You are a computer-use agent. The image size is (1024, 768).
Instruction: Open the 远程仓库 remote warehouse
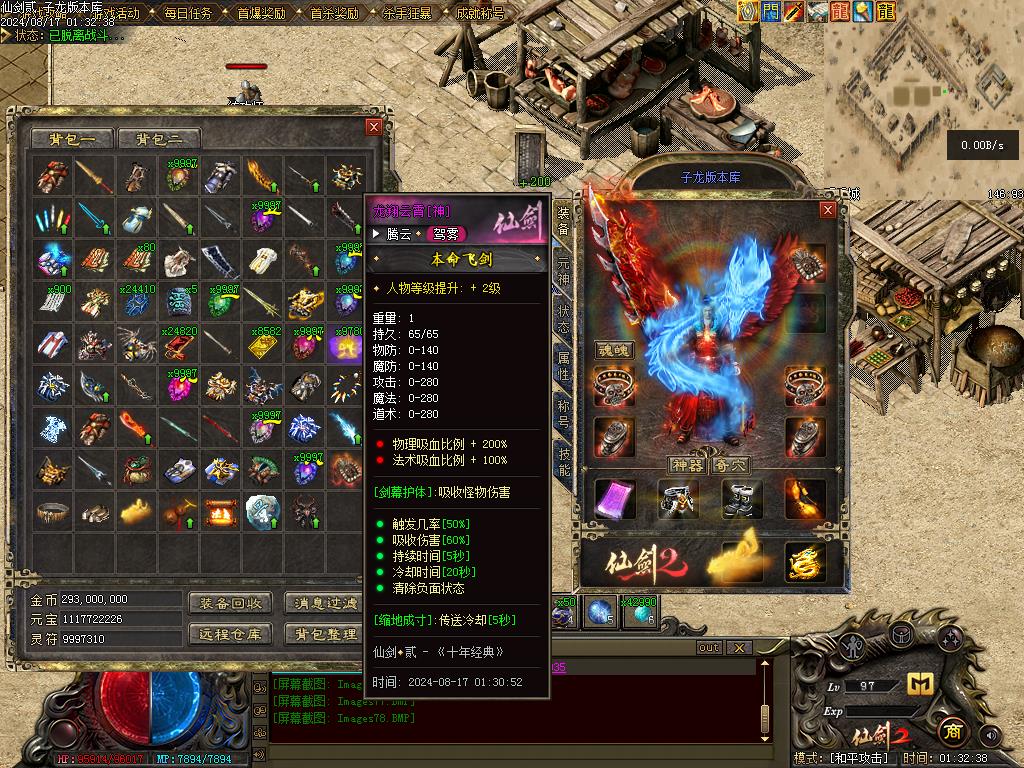(x=229, y=634)
